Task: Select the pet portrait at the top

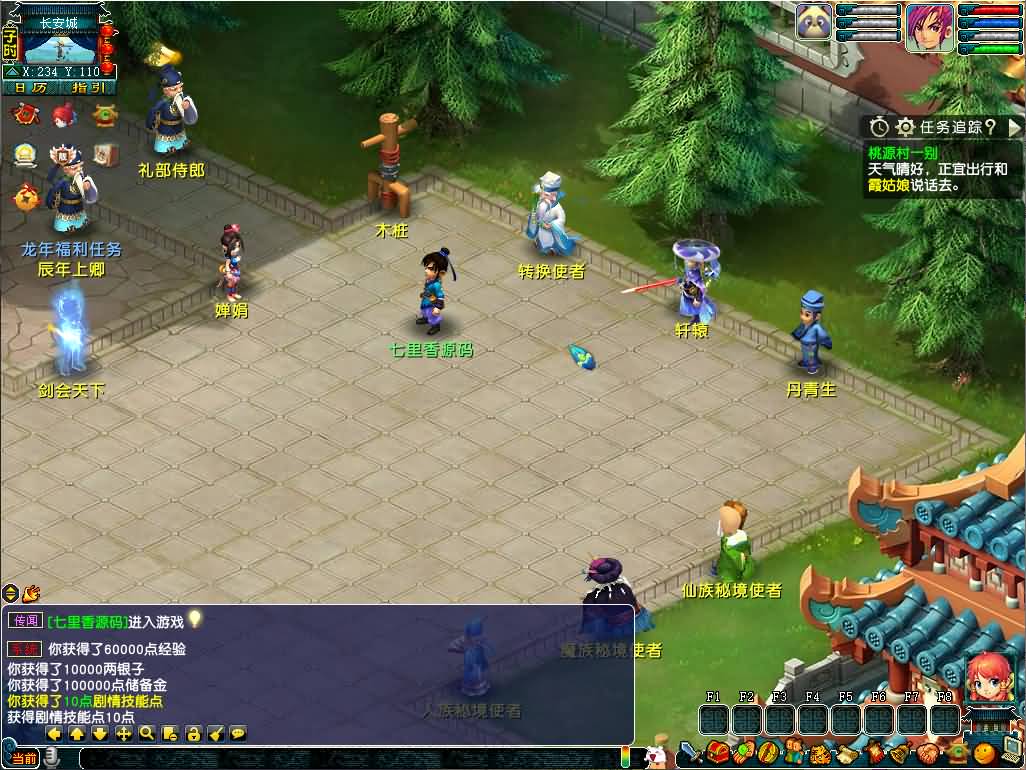Action: pos(814,22)
